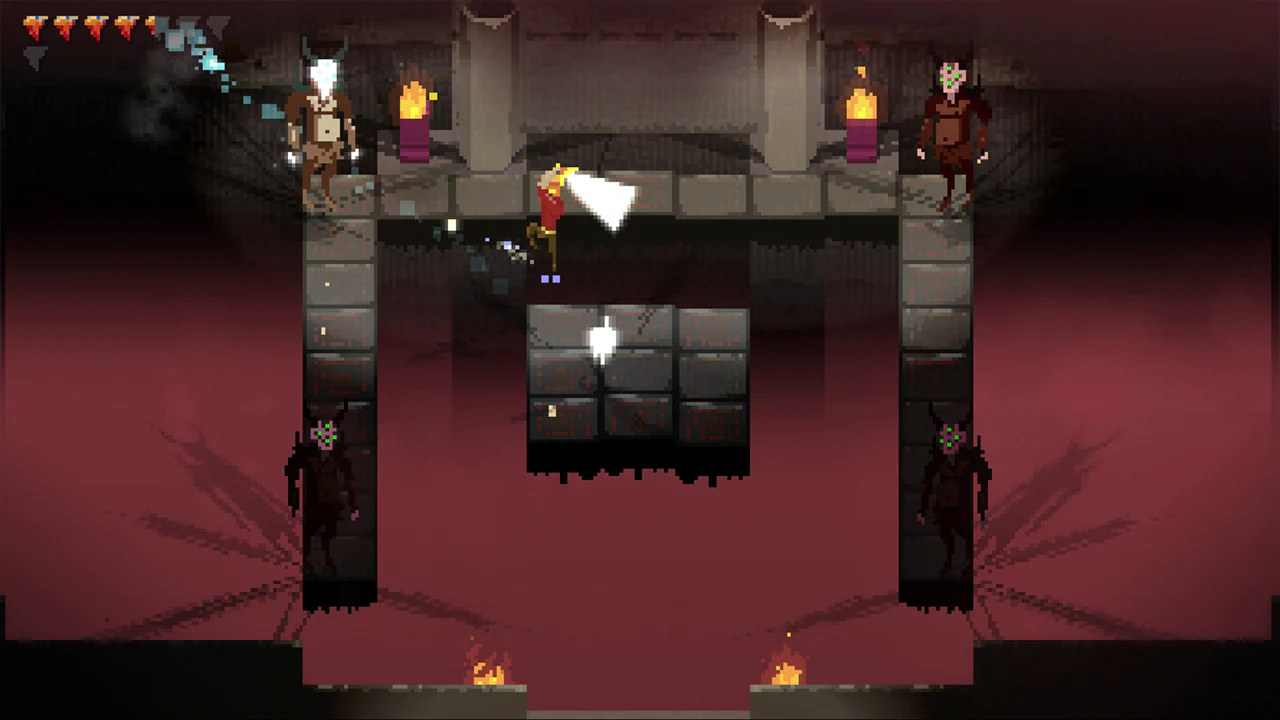Image resolution: width=1280 pixels, height=720 pixels.
Task: Click the partially depleted fifth flame icon
Action: pos(150,24)
